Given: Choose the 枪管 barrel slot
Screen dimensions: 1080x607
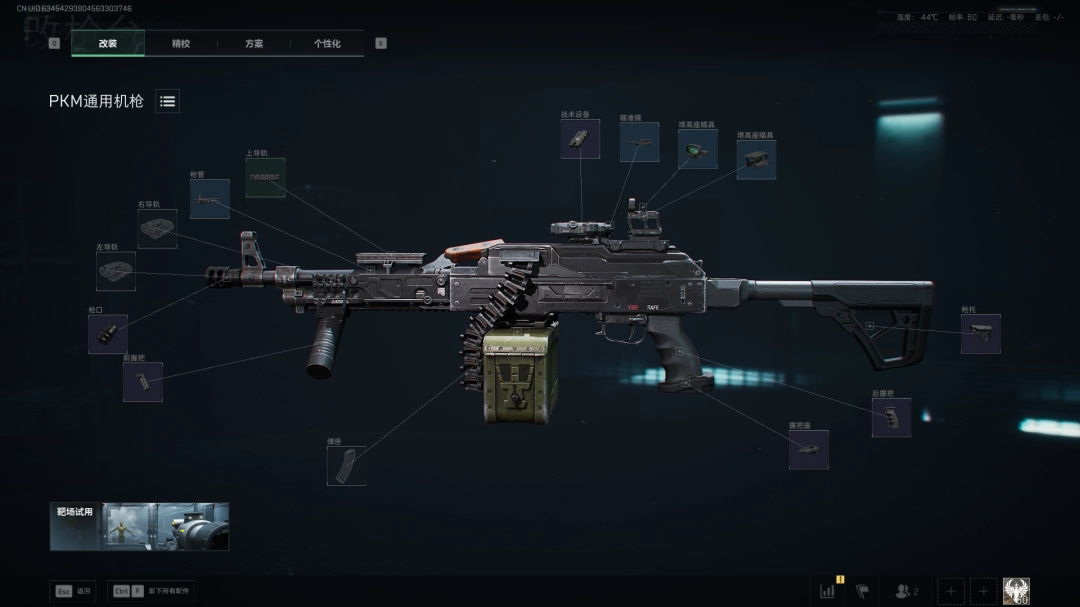Looking at the screenshot, I should (x=210, y=199).
